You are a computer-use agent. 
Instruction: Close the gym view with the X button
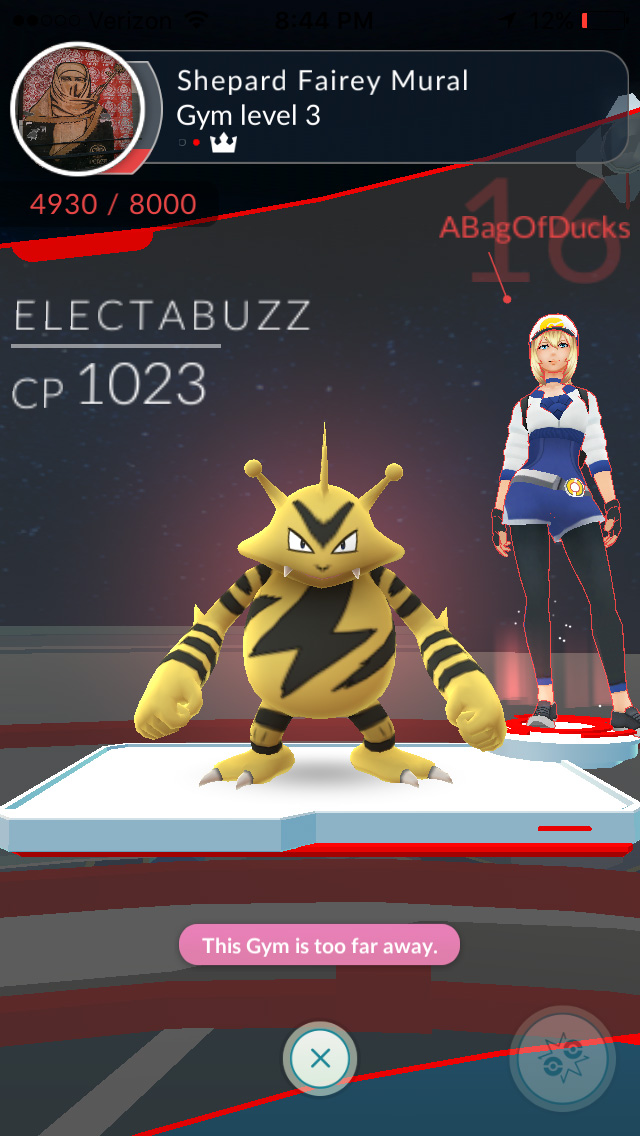pos(320,1058)
